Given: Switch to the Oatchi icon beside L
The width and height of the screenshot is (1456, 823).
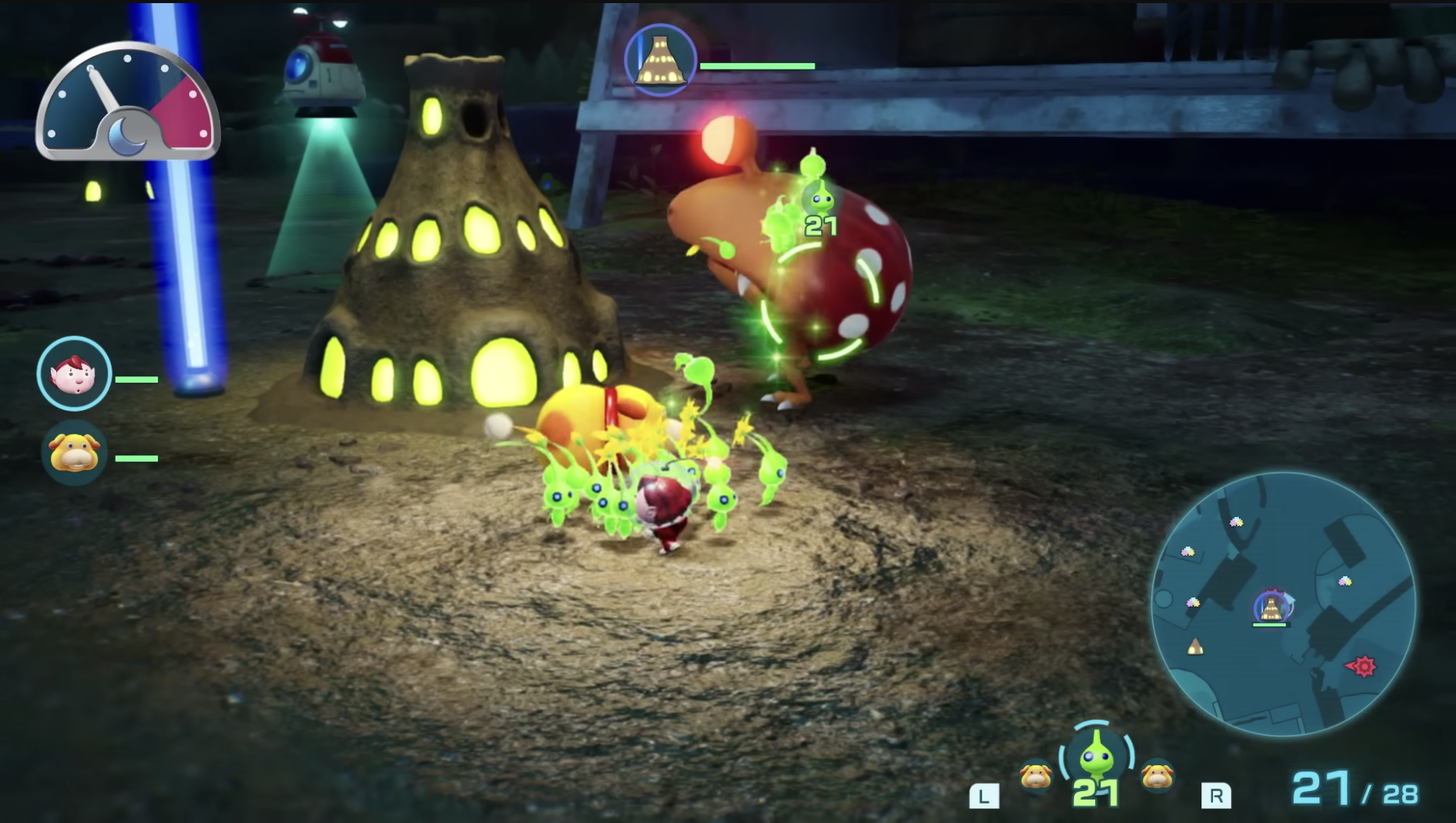Looking at the screenshot, I should tap(1035, 776).
